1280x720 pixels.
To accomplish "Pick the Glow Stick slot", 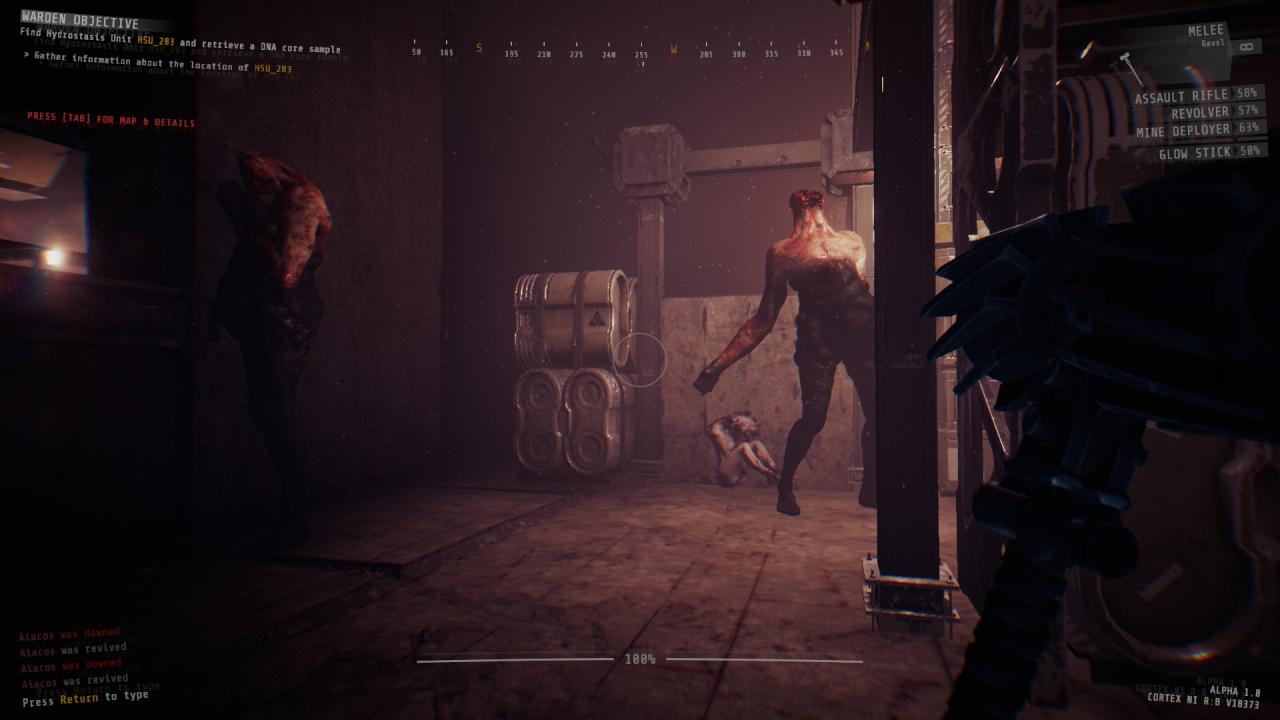I will [x=1208, y=152].
